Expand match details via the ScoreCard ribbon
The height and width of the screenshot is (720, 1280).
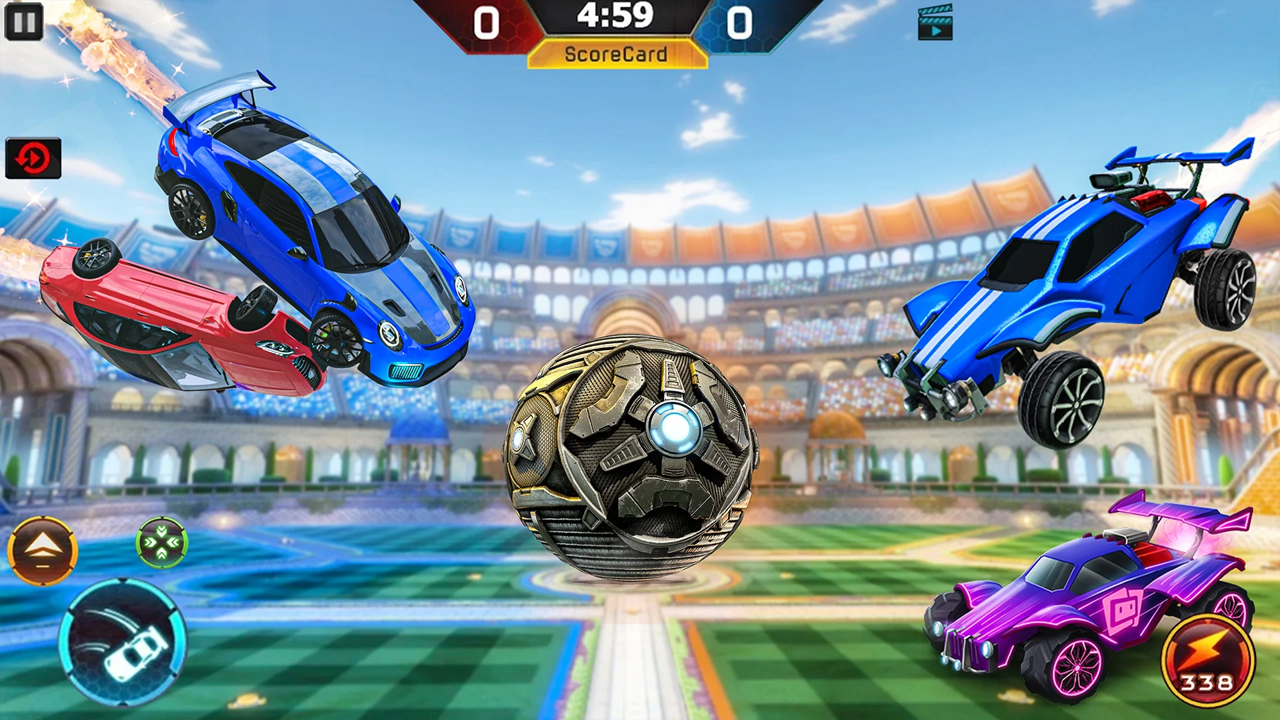pos(616,54)
